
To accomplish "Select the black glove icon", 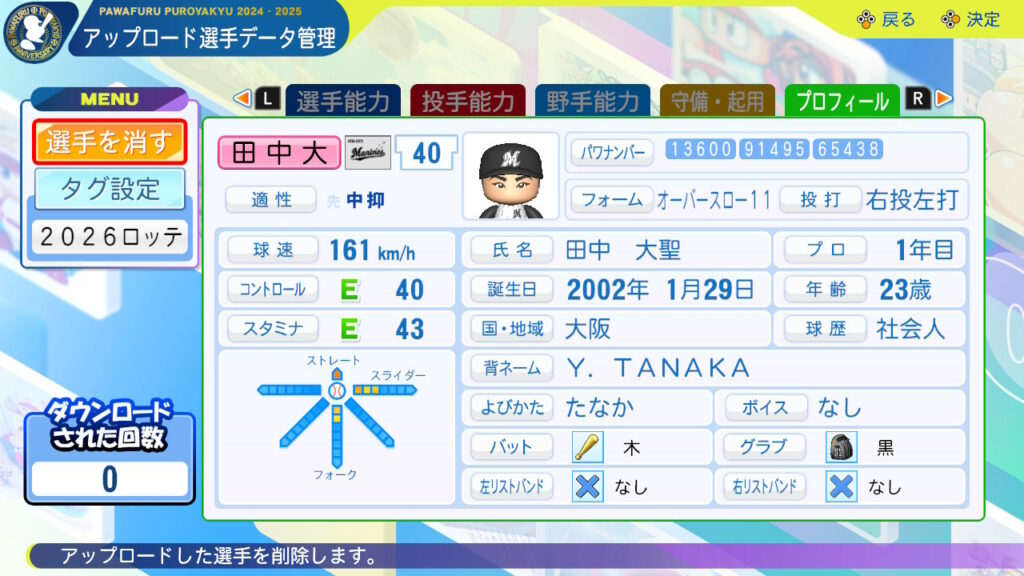I will coord(841,447).
